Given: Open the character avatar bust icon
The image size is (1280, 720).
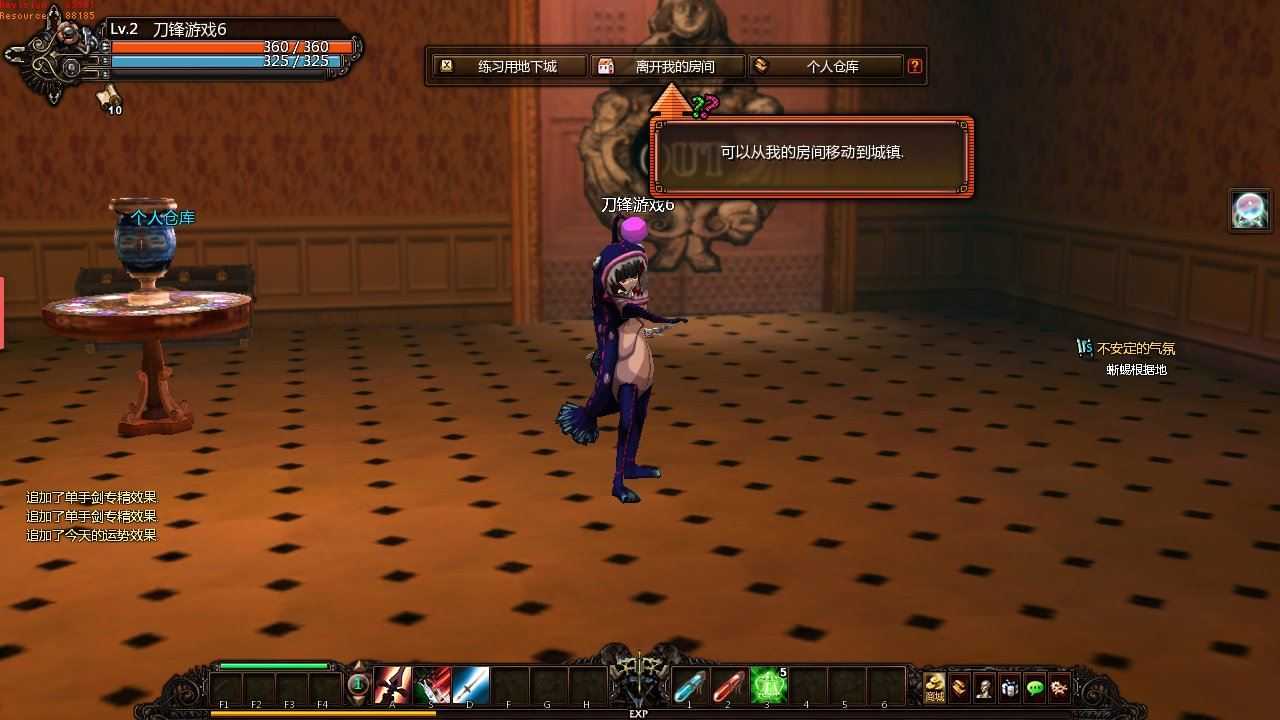Looking at the screenshot, I should (x=984, y=687).
